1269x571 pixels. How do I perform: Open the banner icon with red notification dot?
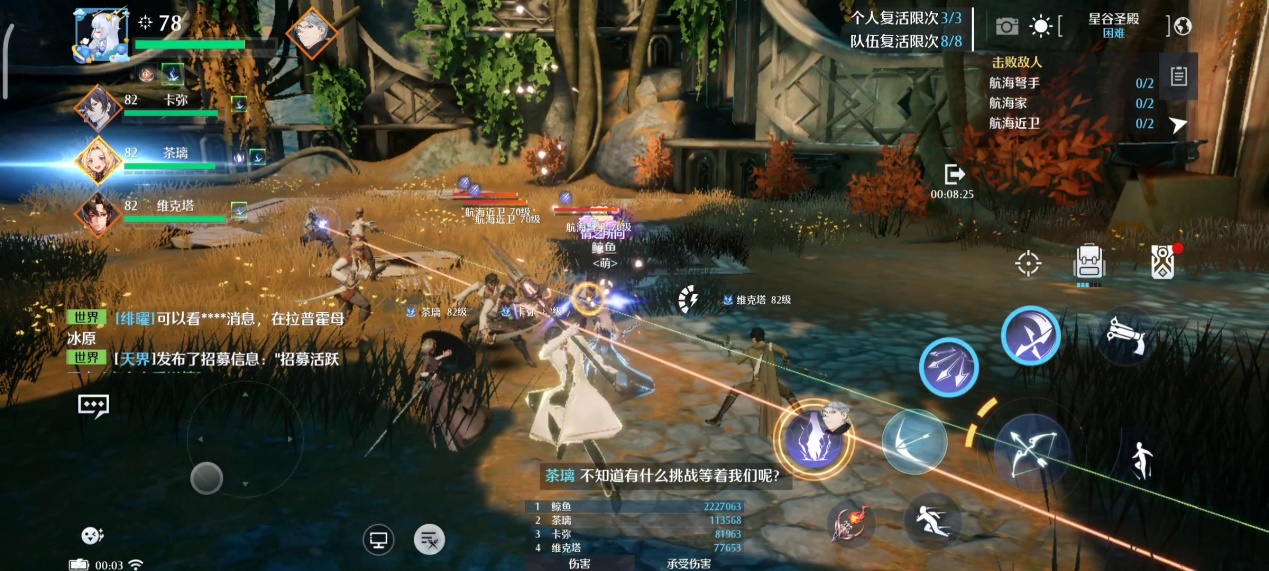(1162, 261)
